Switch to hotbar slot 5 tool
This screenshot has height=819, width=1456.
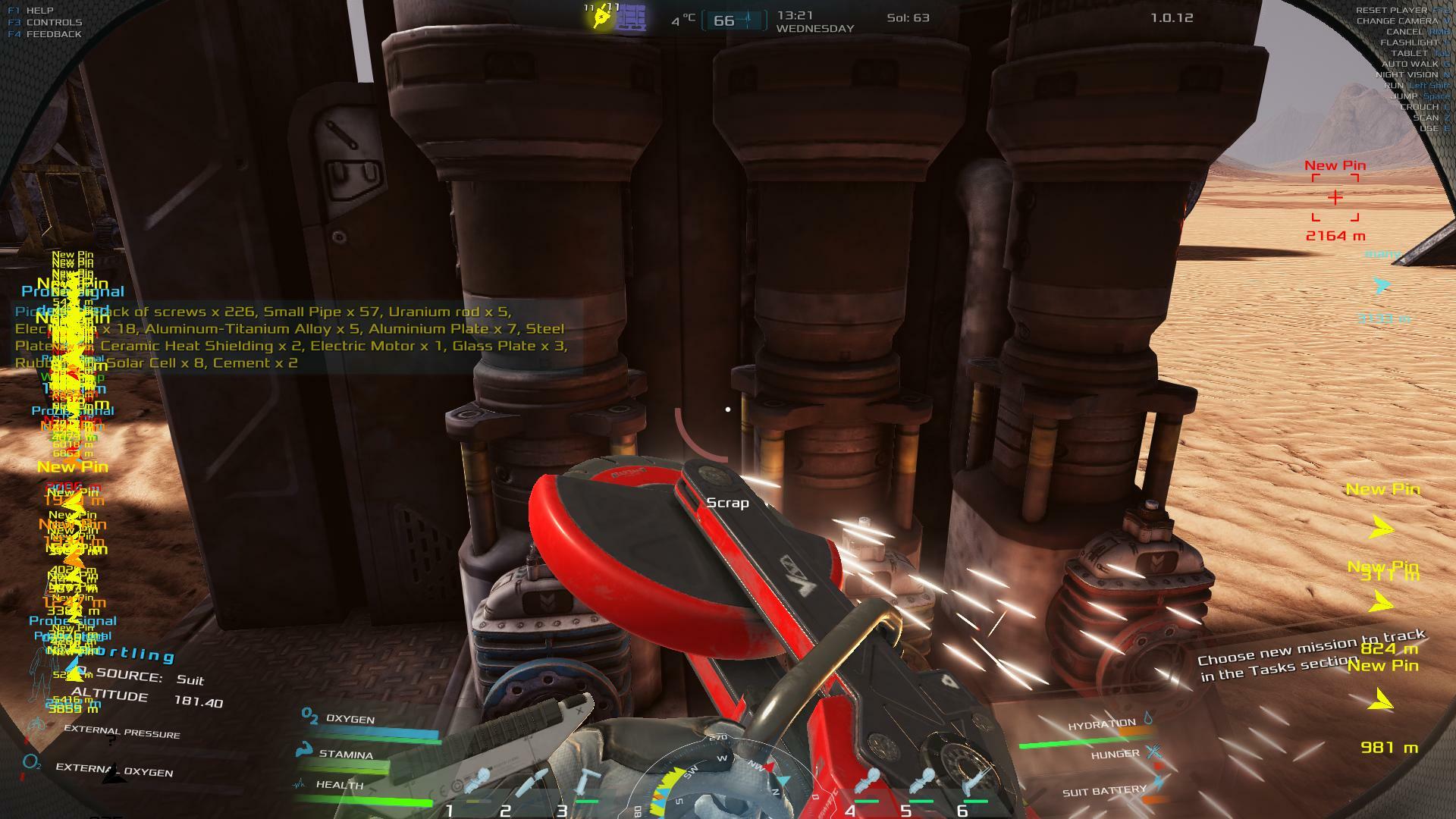tap(924, 783)
